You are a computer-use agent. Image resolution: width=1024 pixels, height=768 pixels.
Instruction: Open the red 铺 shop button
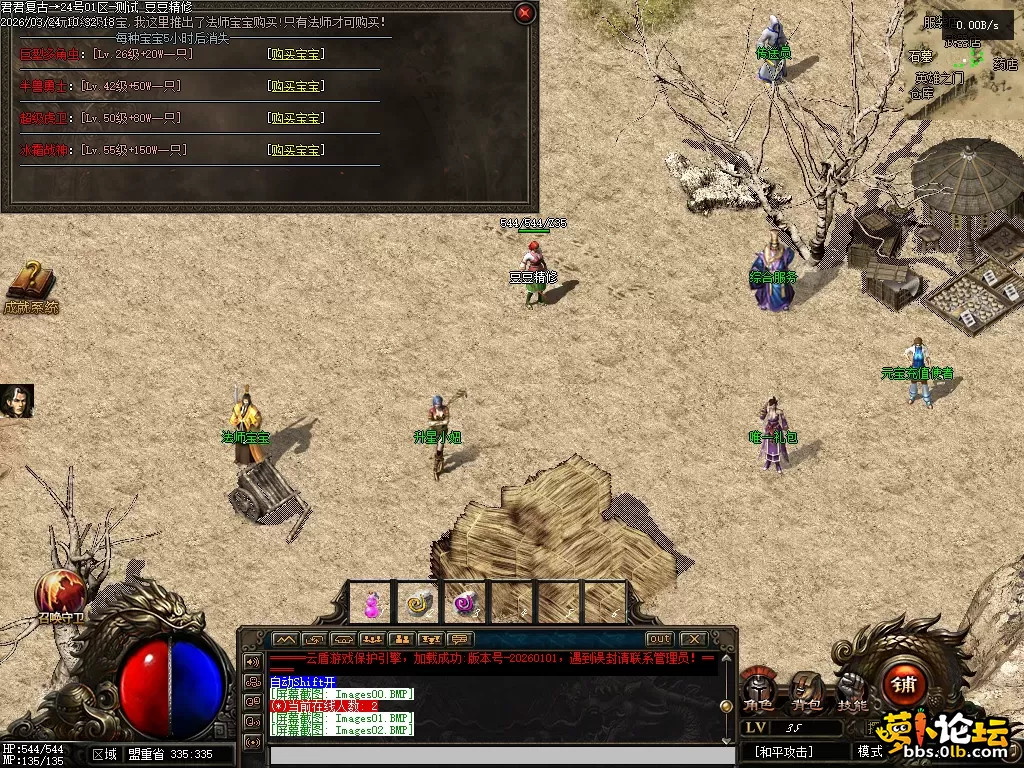click(x=905, y=685)
